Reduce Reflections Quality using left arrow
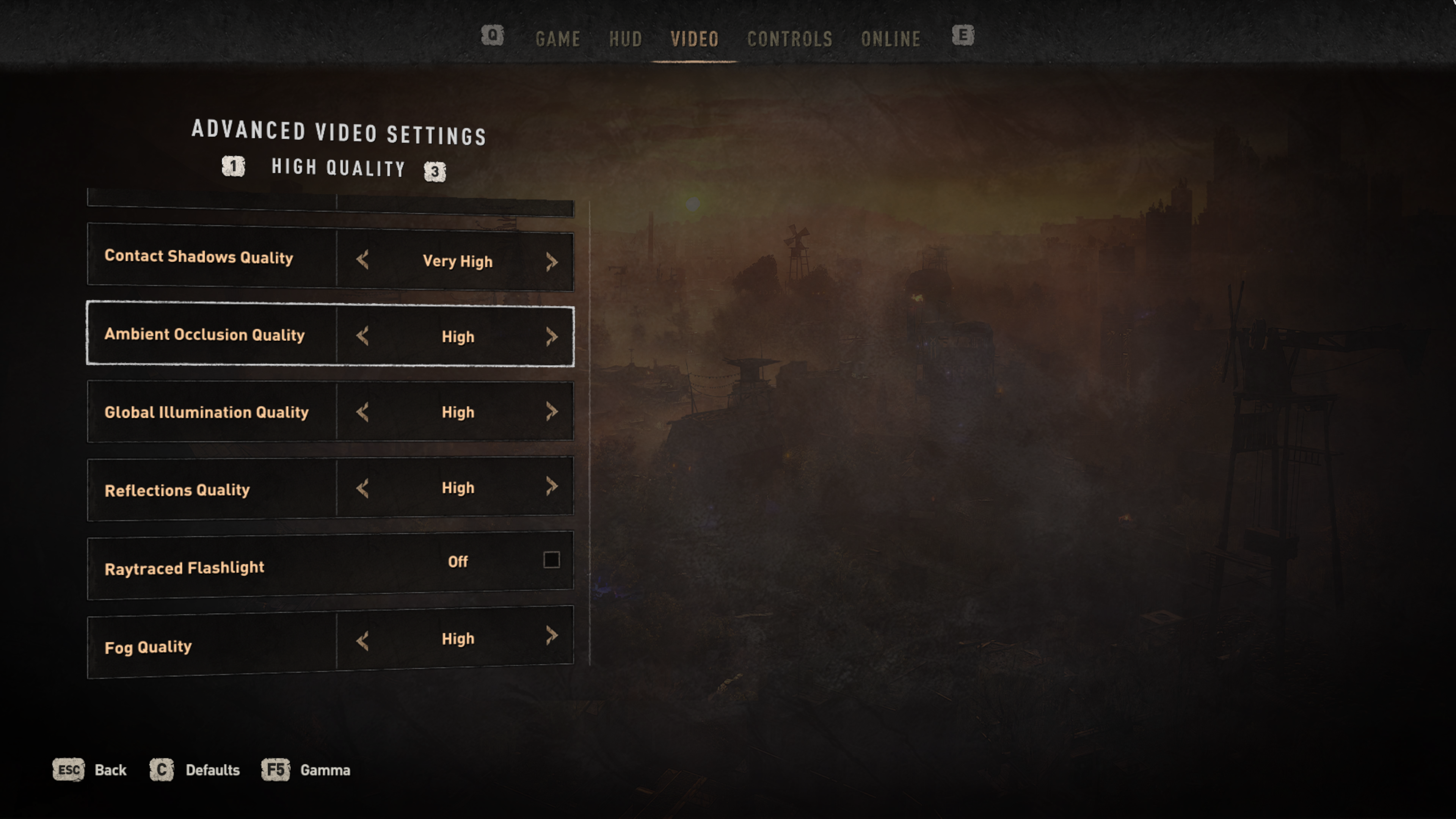Viewport: 1456px width, 819px height. [363, 488]
